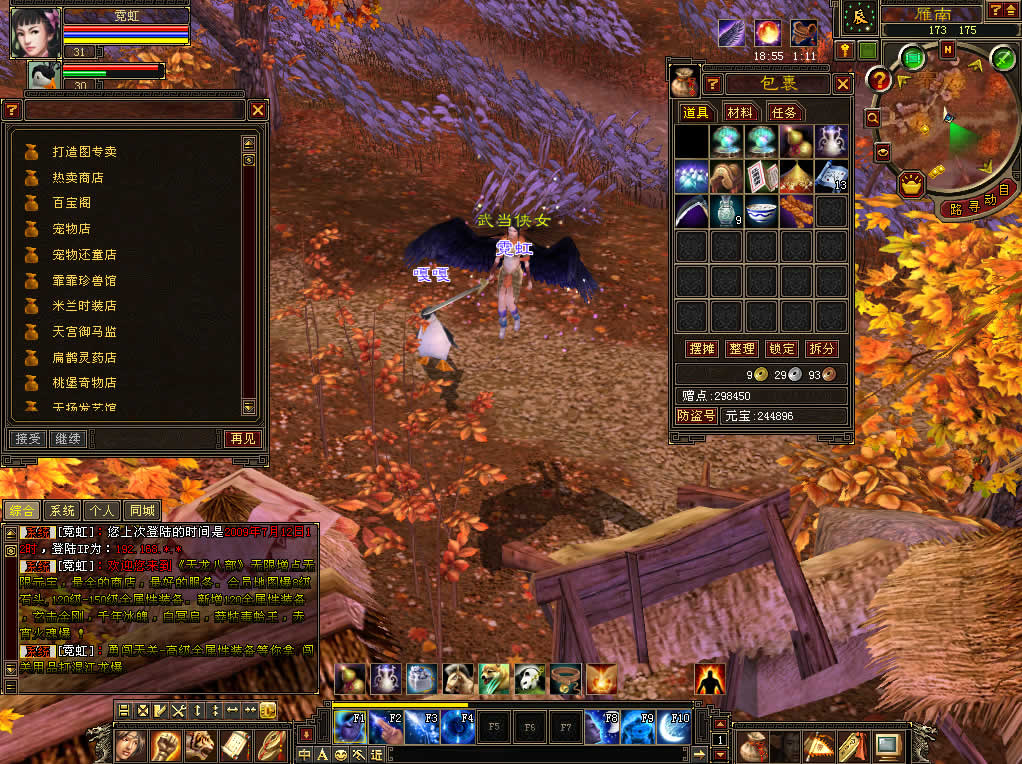The width and height of the screenshot is (1022, 764).
Task: Open the 防盗号 anti-theft button
Action: pos(696,416)
